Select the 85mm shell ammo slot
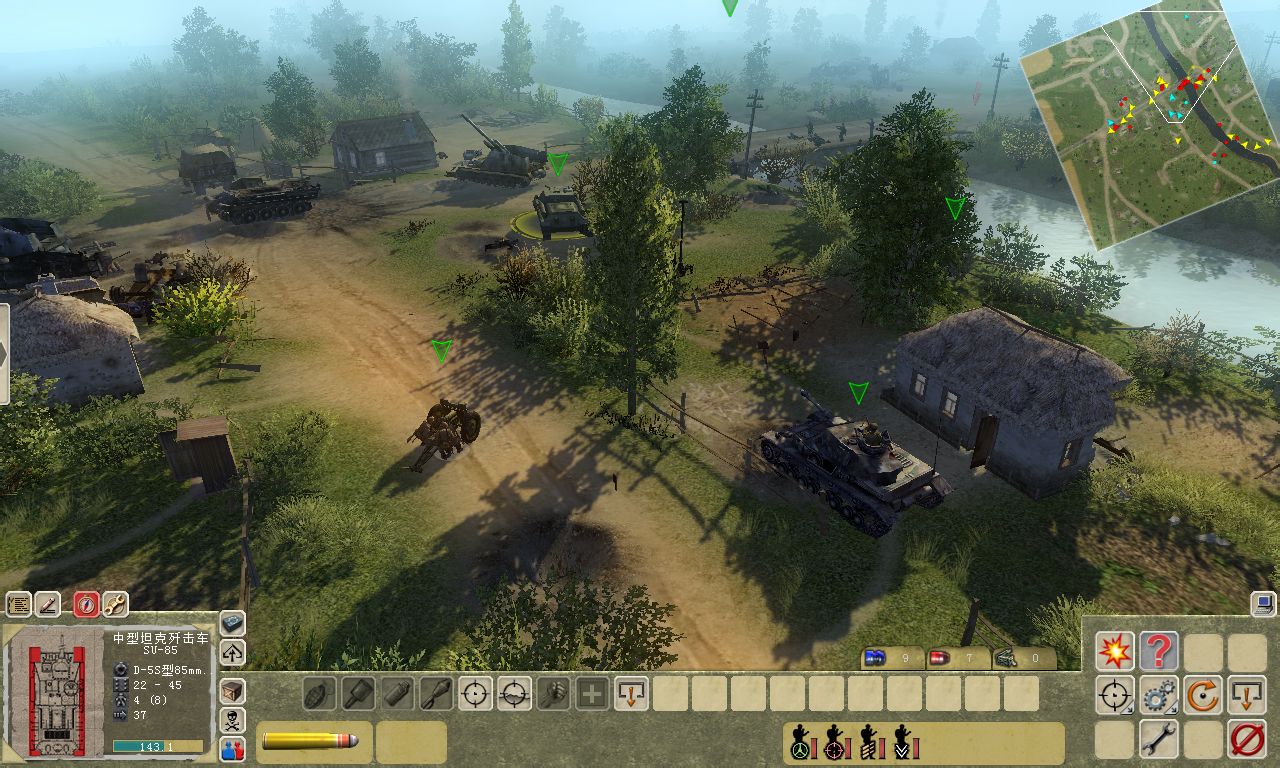Image resolution: width=1280 pixels, height=768 pixels. tap(313, 742)
